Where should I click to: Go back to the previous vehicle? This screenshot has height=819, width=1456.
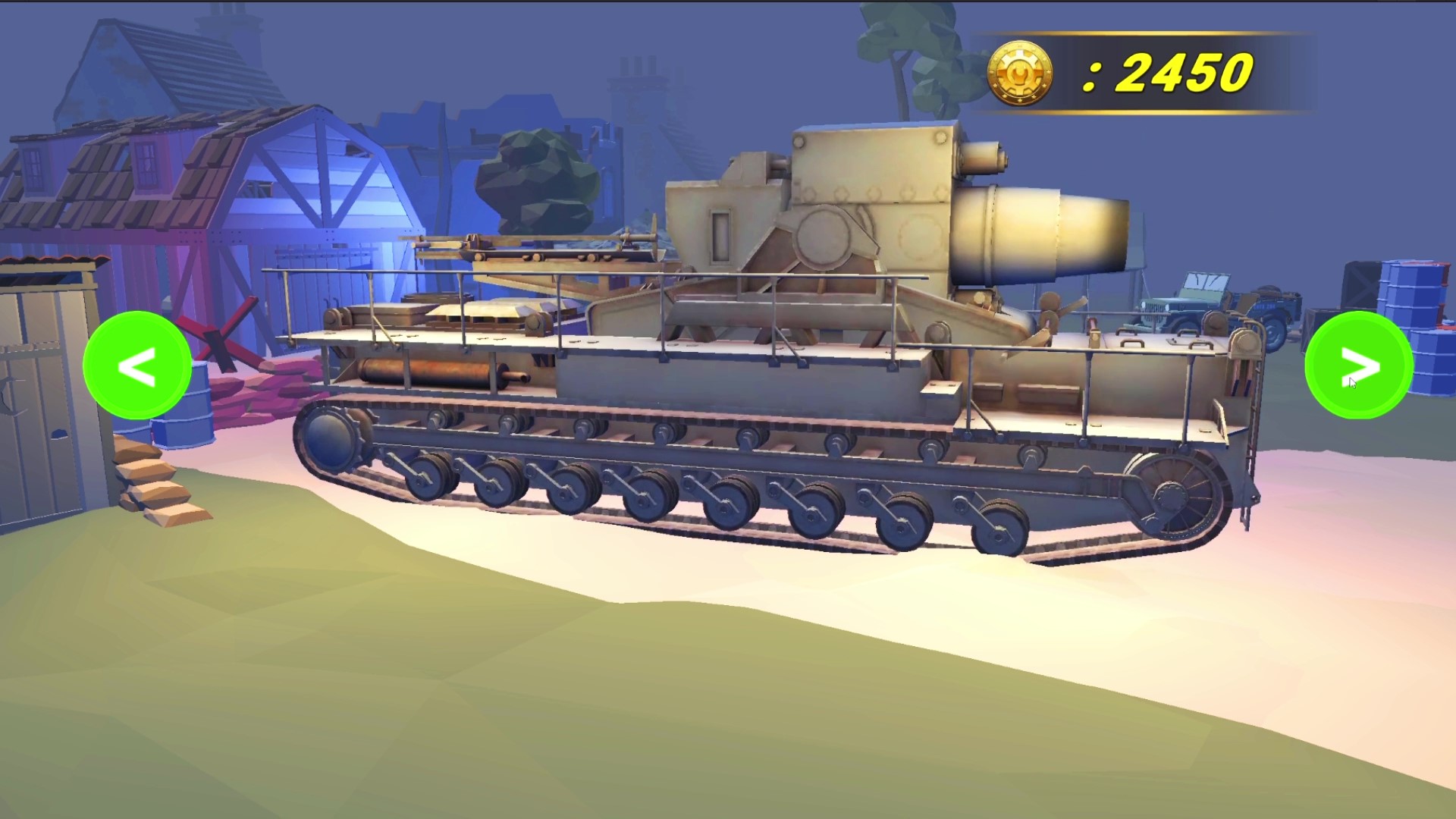(136, 366)
